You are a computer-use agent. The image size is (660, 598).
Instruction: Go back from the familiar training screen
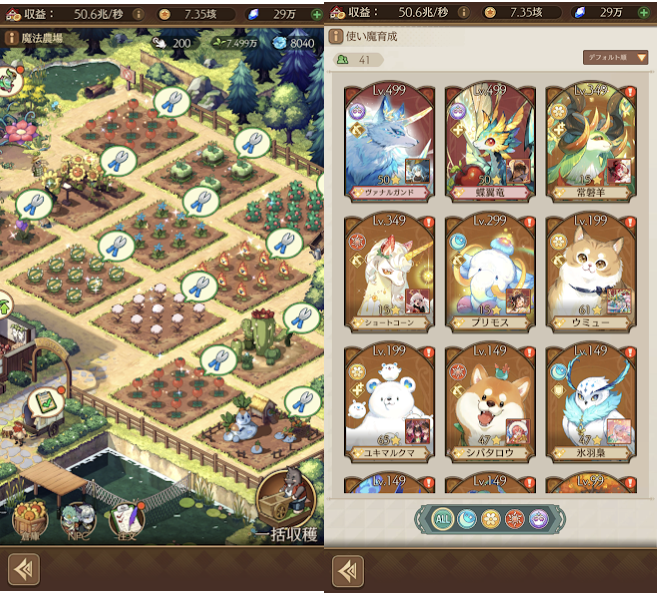(x=347, y=570)
